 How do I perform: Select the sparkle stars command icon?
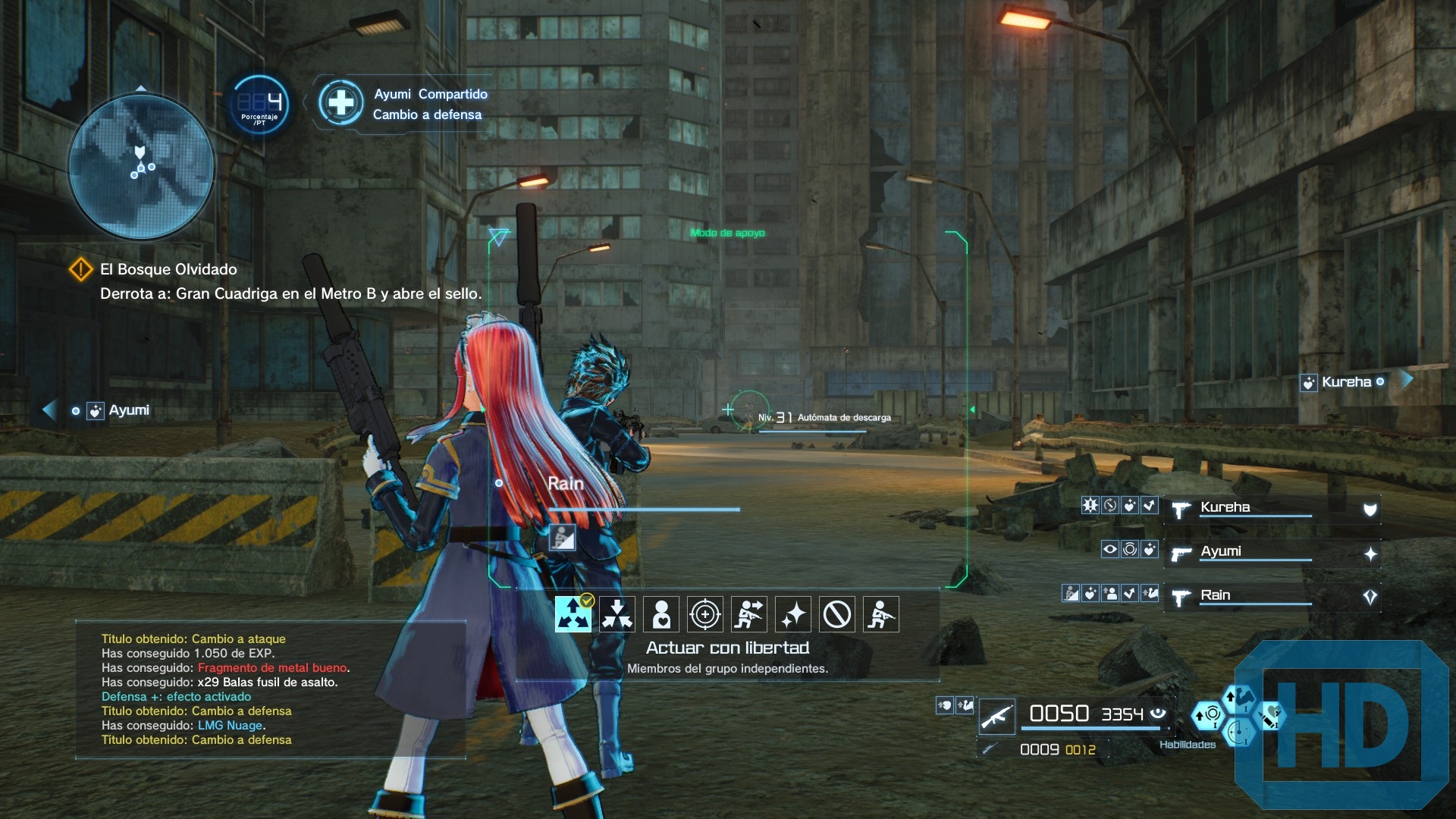pyautogui.click(x=792, y=614)
